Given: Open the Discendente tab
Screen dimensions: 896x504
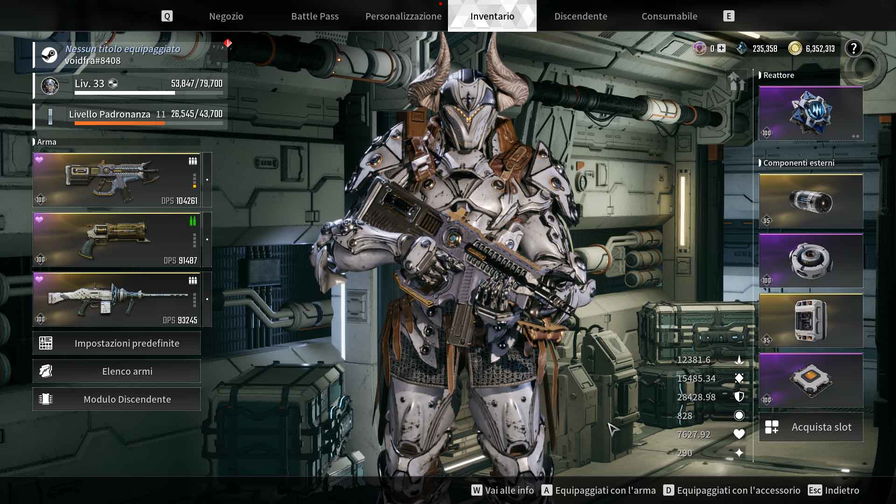Looking at the screenshot, I should (x=580, y=16).
